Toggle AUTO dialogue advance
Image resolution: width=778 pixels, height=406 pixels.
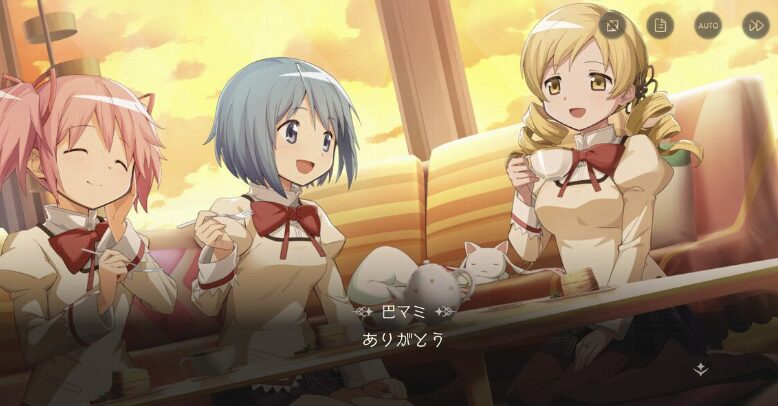[708, 24]
